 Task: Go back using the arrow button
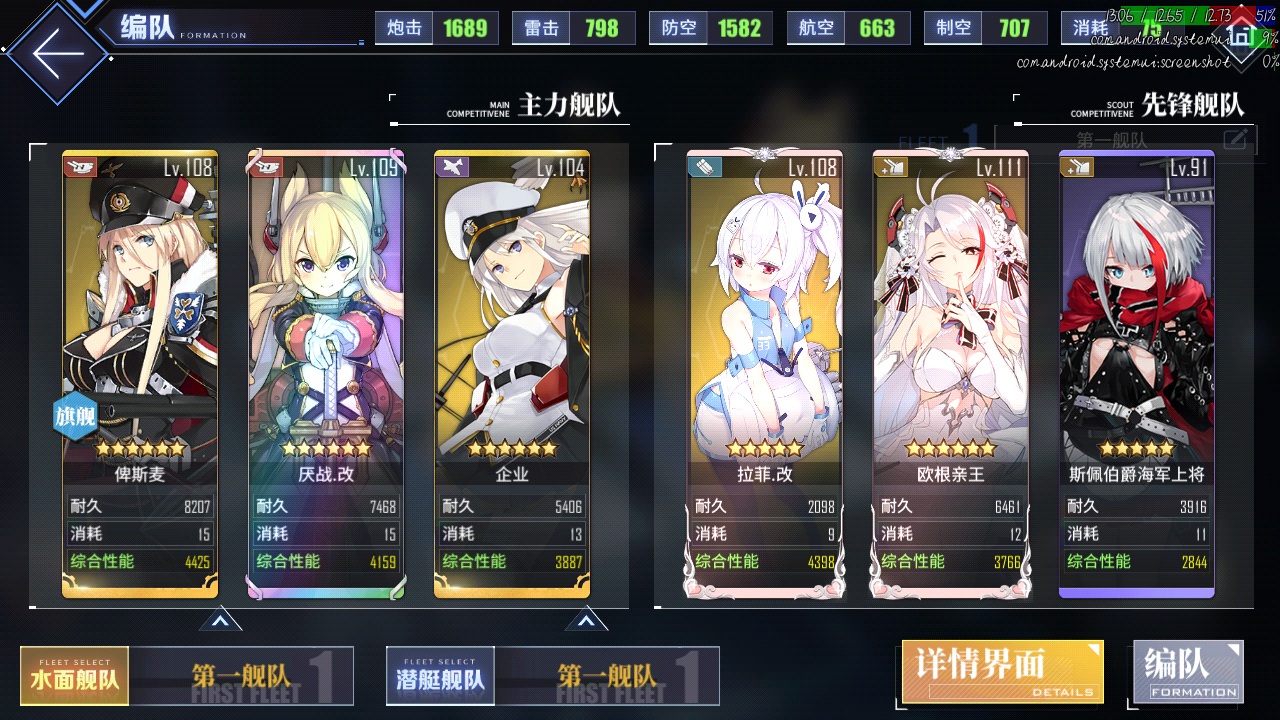(58, 52)
